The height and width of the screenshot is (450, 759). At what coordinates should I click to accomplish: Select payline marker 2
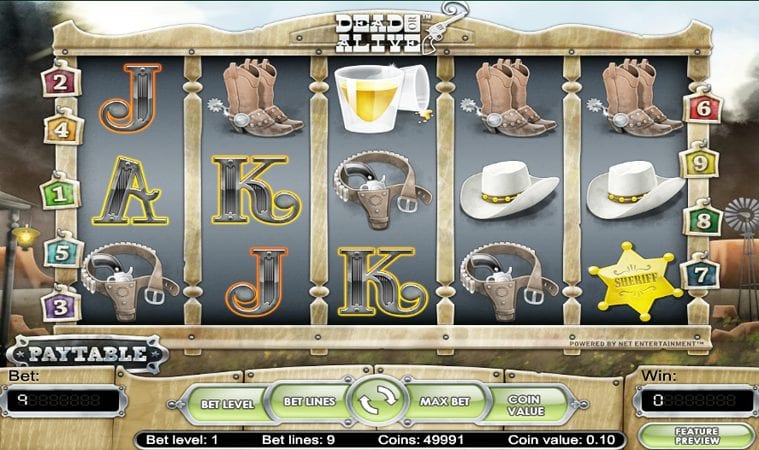pos(61,81)
